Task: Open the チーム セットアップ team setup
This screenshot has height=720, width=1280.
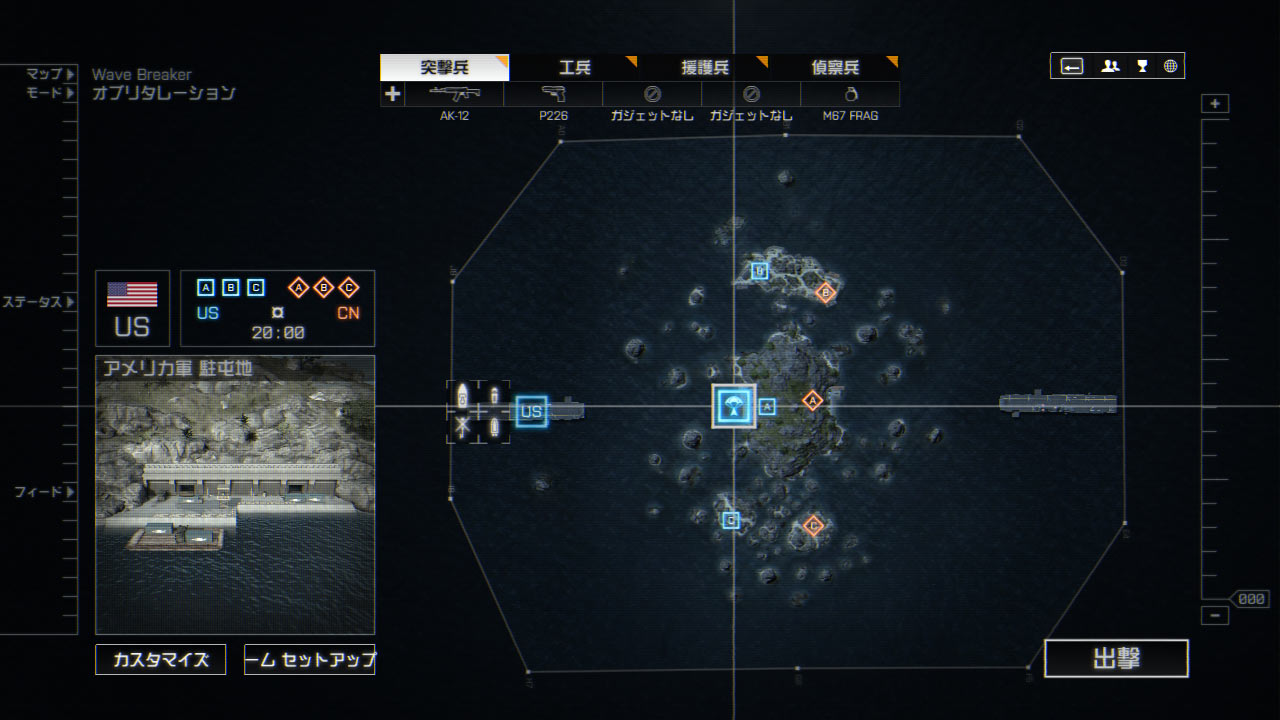Action: coord(310,660)
